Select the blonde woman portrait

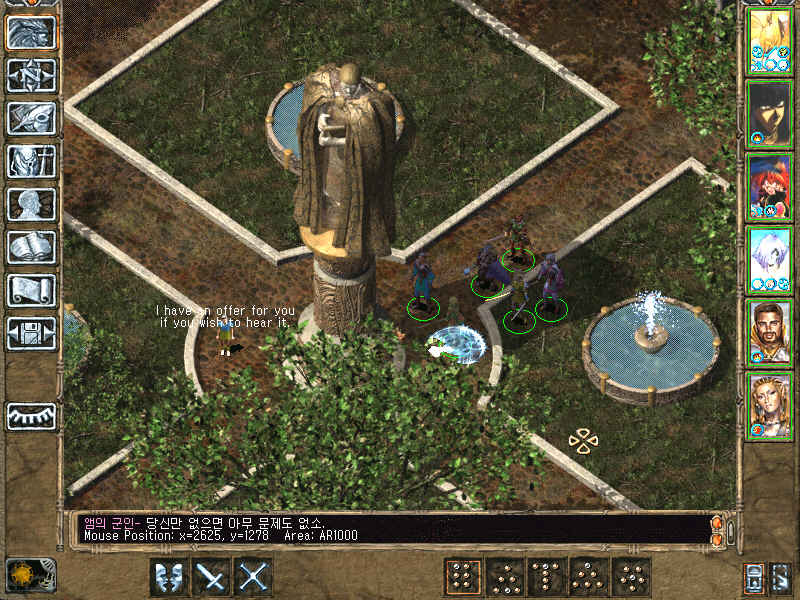[x=770, y=406]
